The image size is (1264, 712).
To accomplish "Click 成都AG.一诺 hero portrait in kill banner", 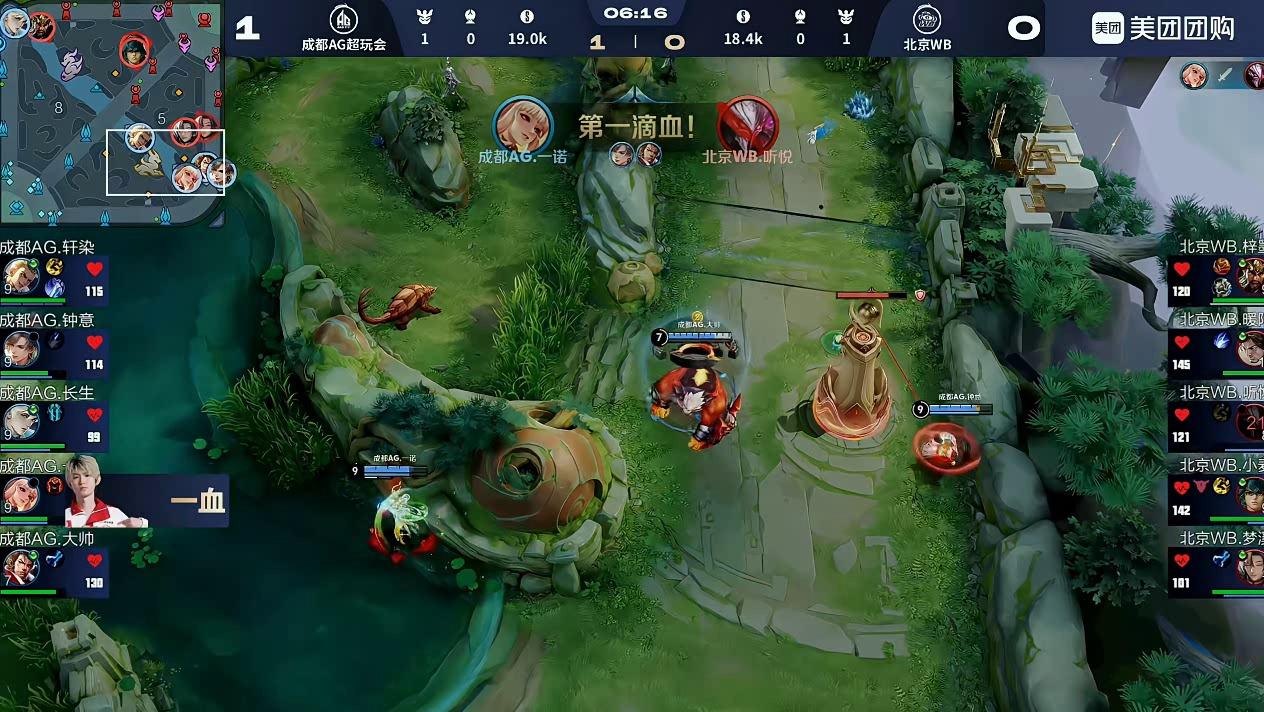I will [x=523, y=124].
